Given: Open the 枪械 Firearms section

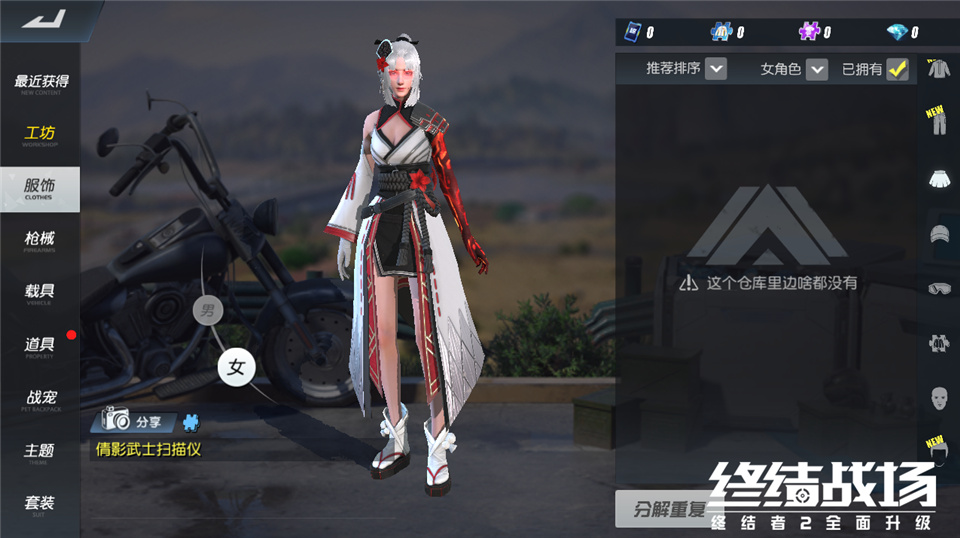Looking at the screenshot, I should (40, 240).
